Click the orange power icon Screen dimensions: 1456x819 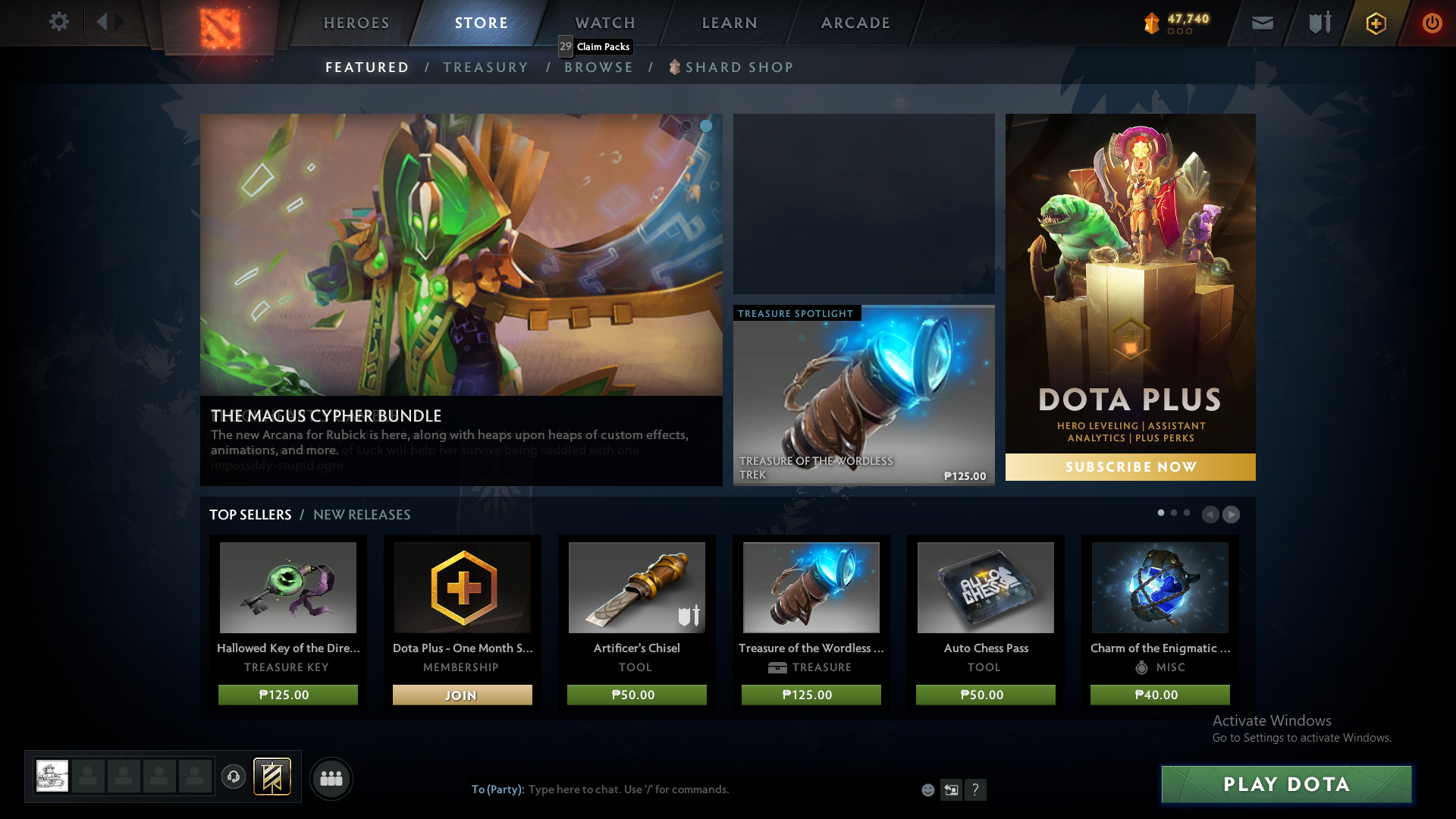[x=1432, y=22]
